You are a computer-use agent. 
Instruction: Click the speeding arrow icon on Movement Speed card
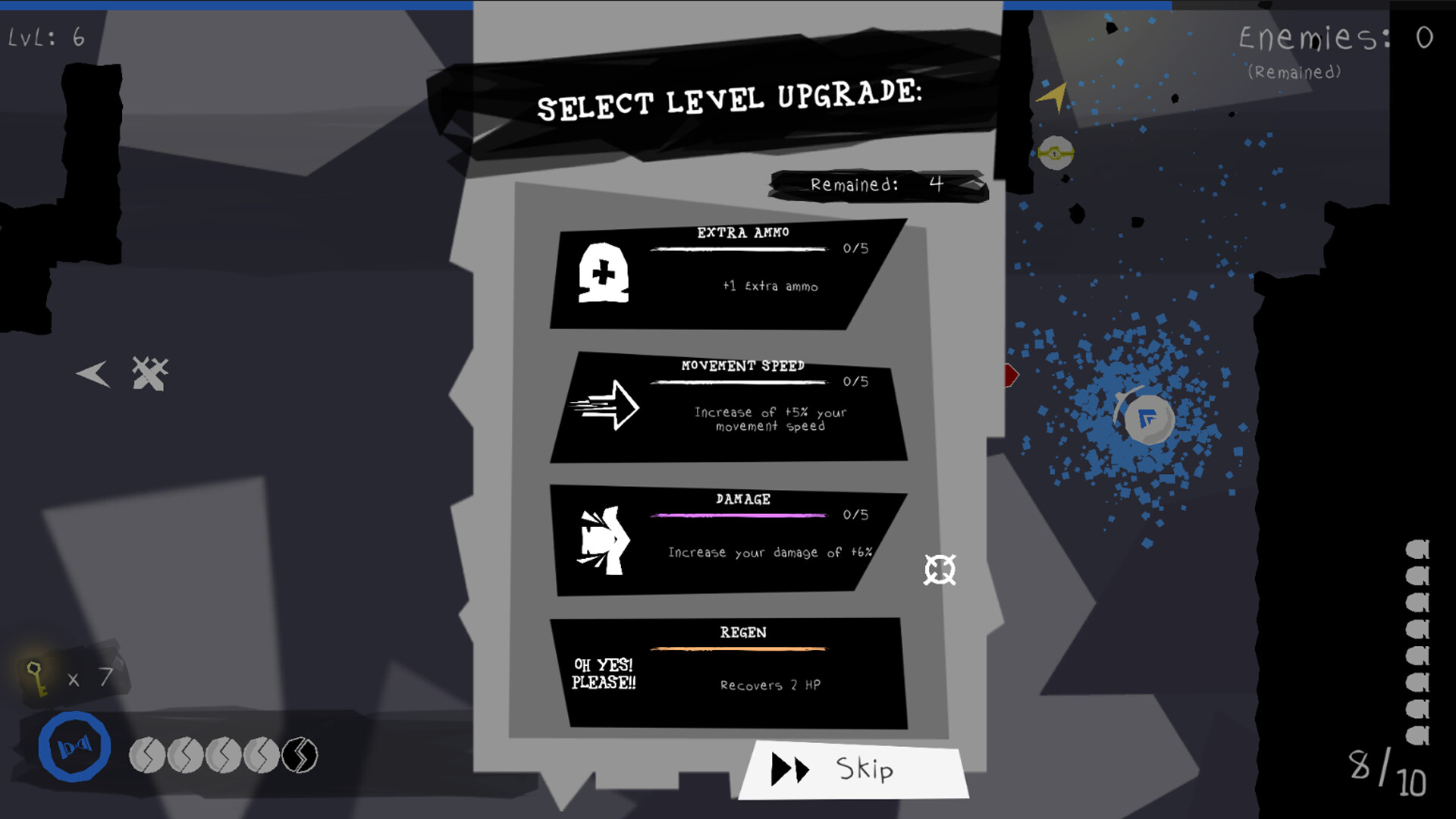tap(604, 407)
